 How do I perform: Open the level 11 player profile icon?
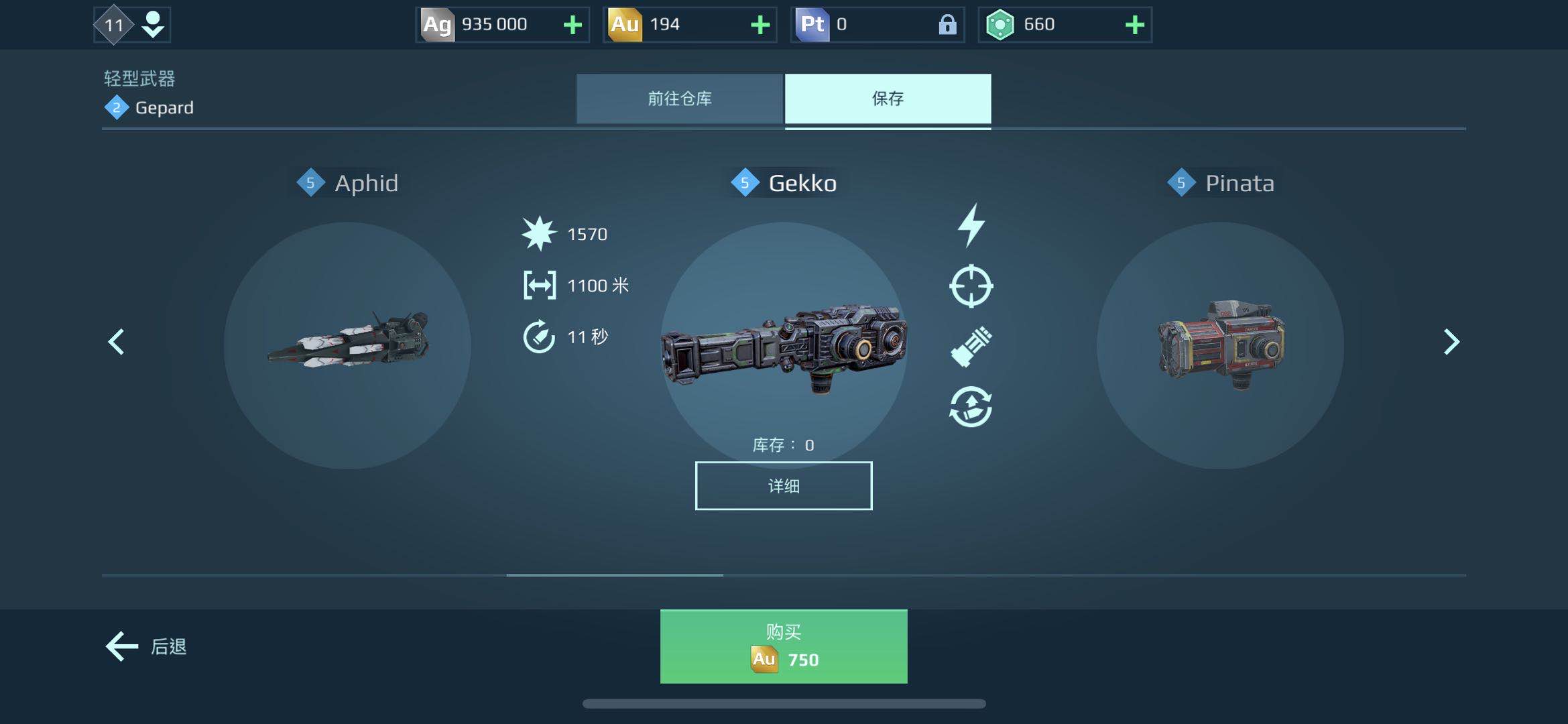(x=132, y=25)
